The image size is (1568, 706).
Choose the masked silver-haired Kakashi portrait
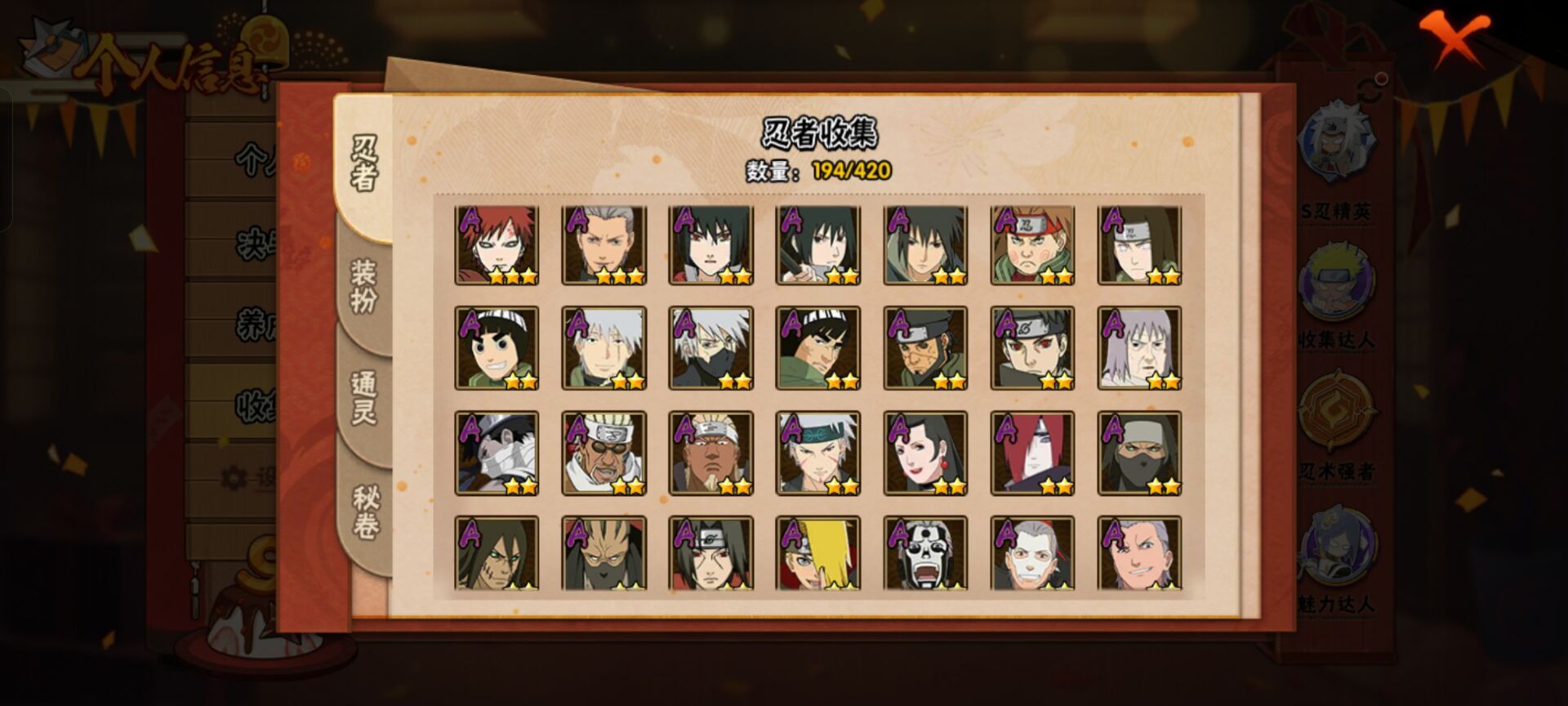coord(710,349)
